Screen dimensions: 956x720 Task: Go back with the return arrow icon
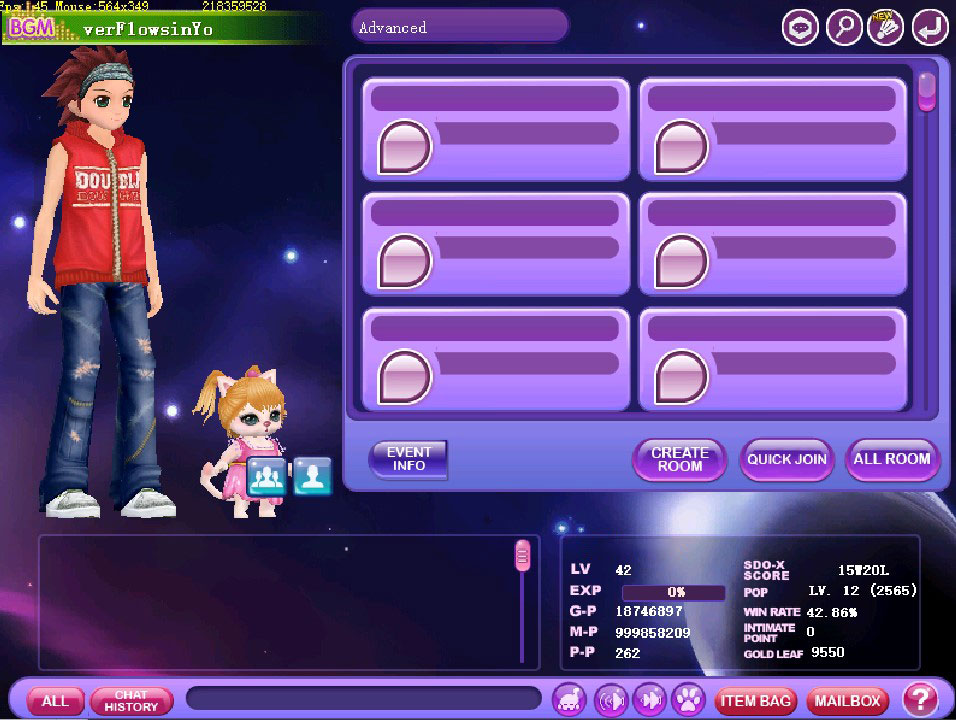pyautogui.click(x=929, y=28)
